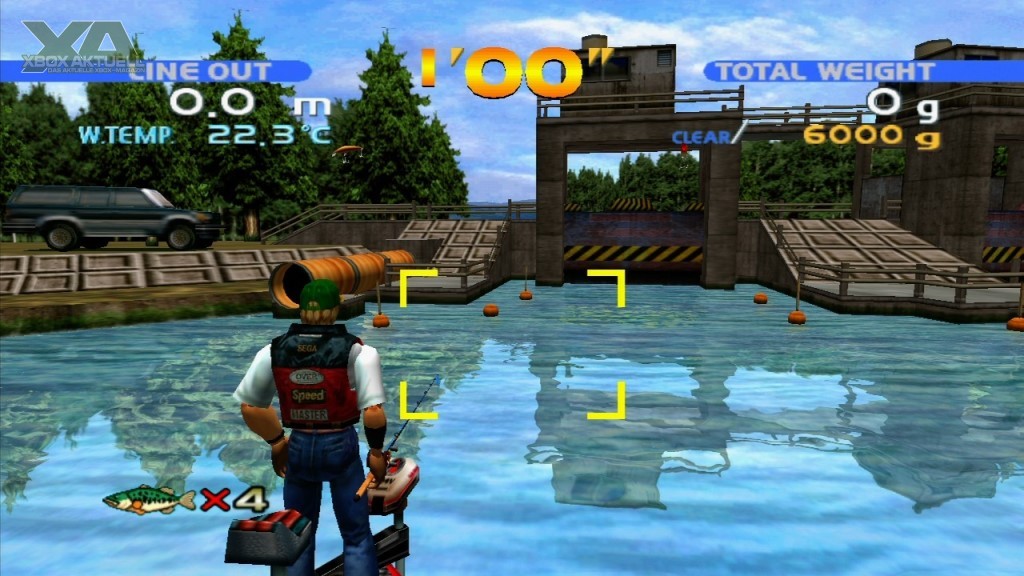Click the bass fish counter icon
This screenshot has width=1024, height=576.
[149, 499]
